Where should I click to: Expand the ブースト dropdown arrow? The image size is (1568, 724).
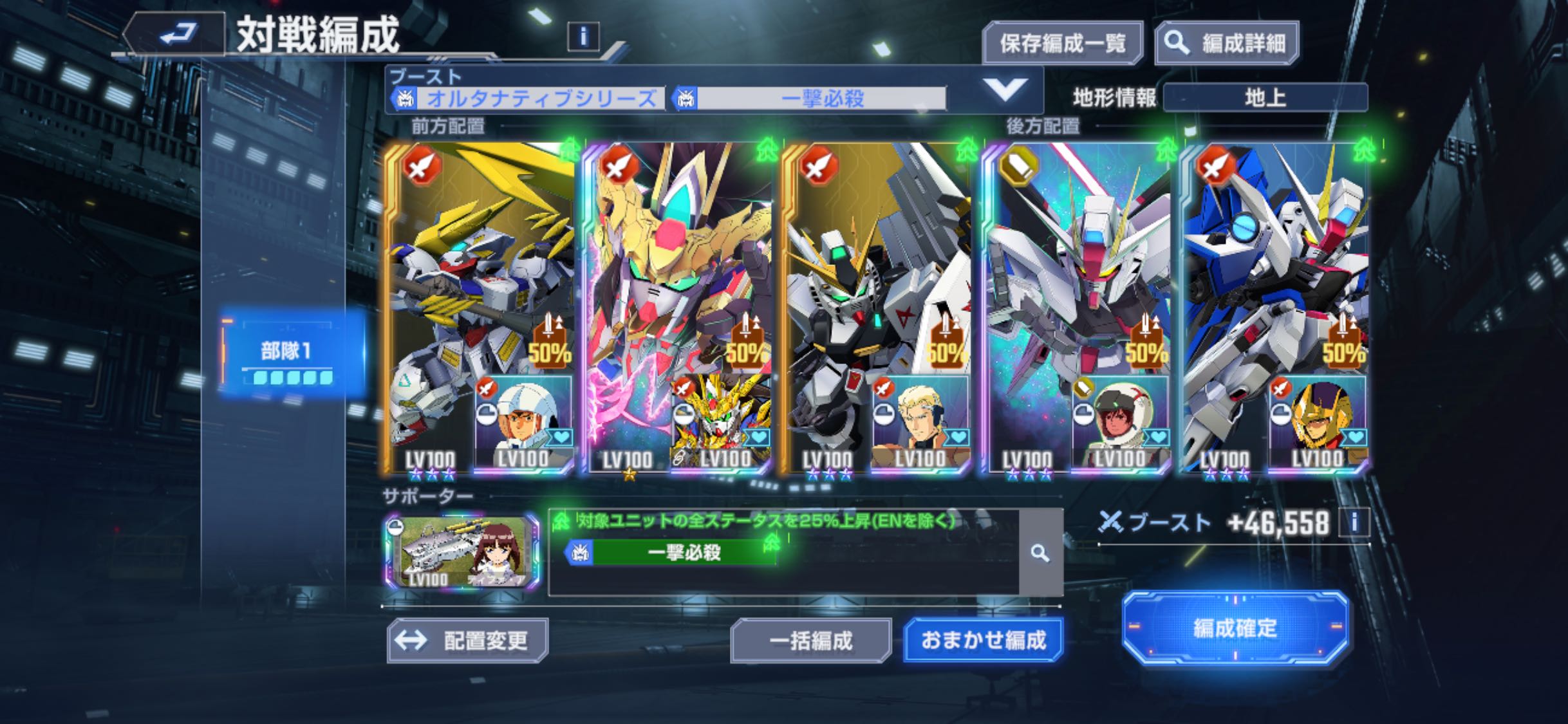coord(1005,91)
